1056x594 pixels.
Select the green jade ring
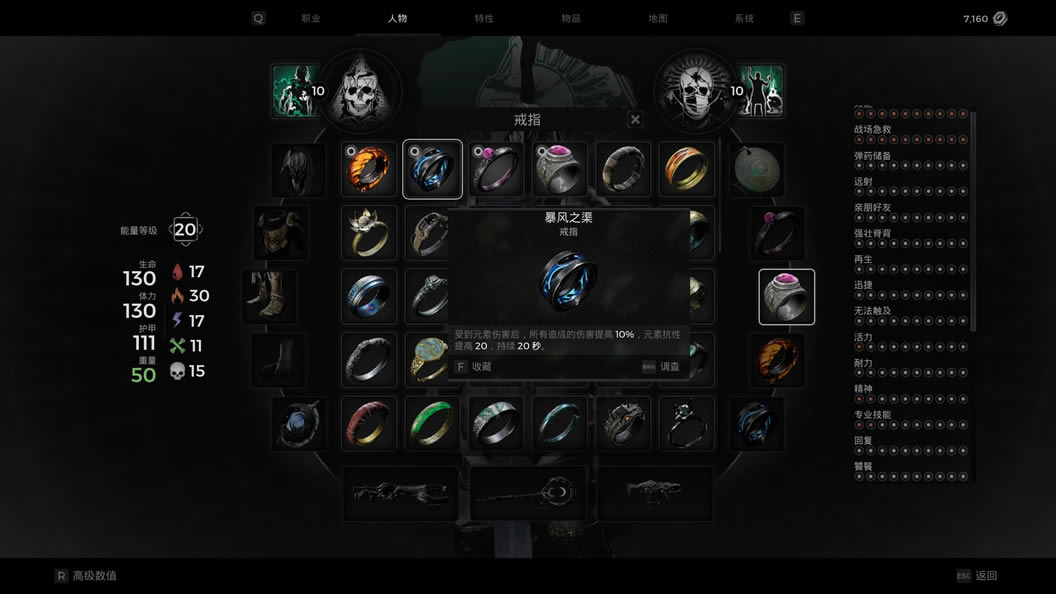432,424
